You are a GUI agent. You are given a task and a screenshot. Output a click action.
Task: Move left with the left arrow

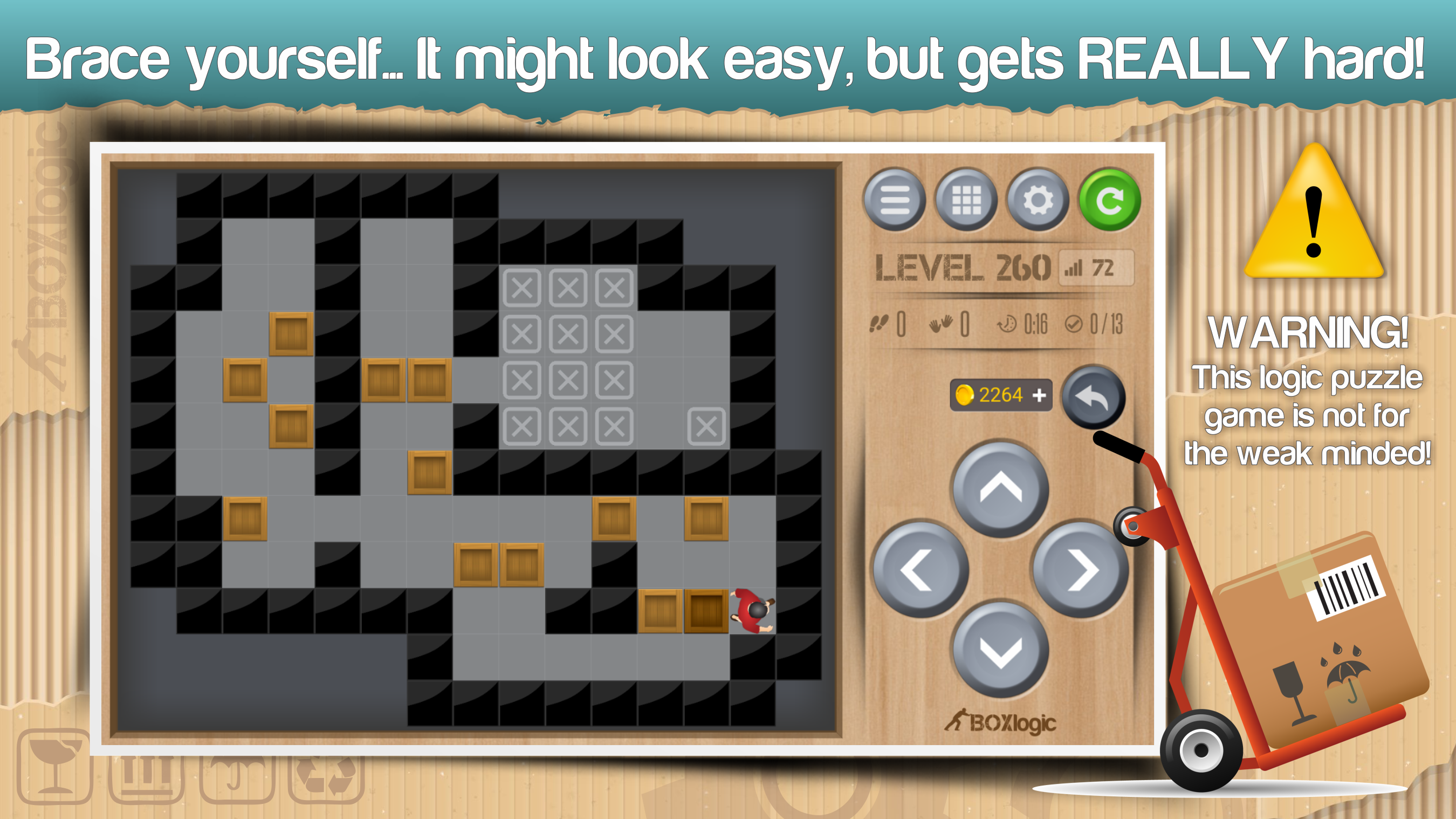point(921,570)
